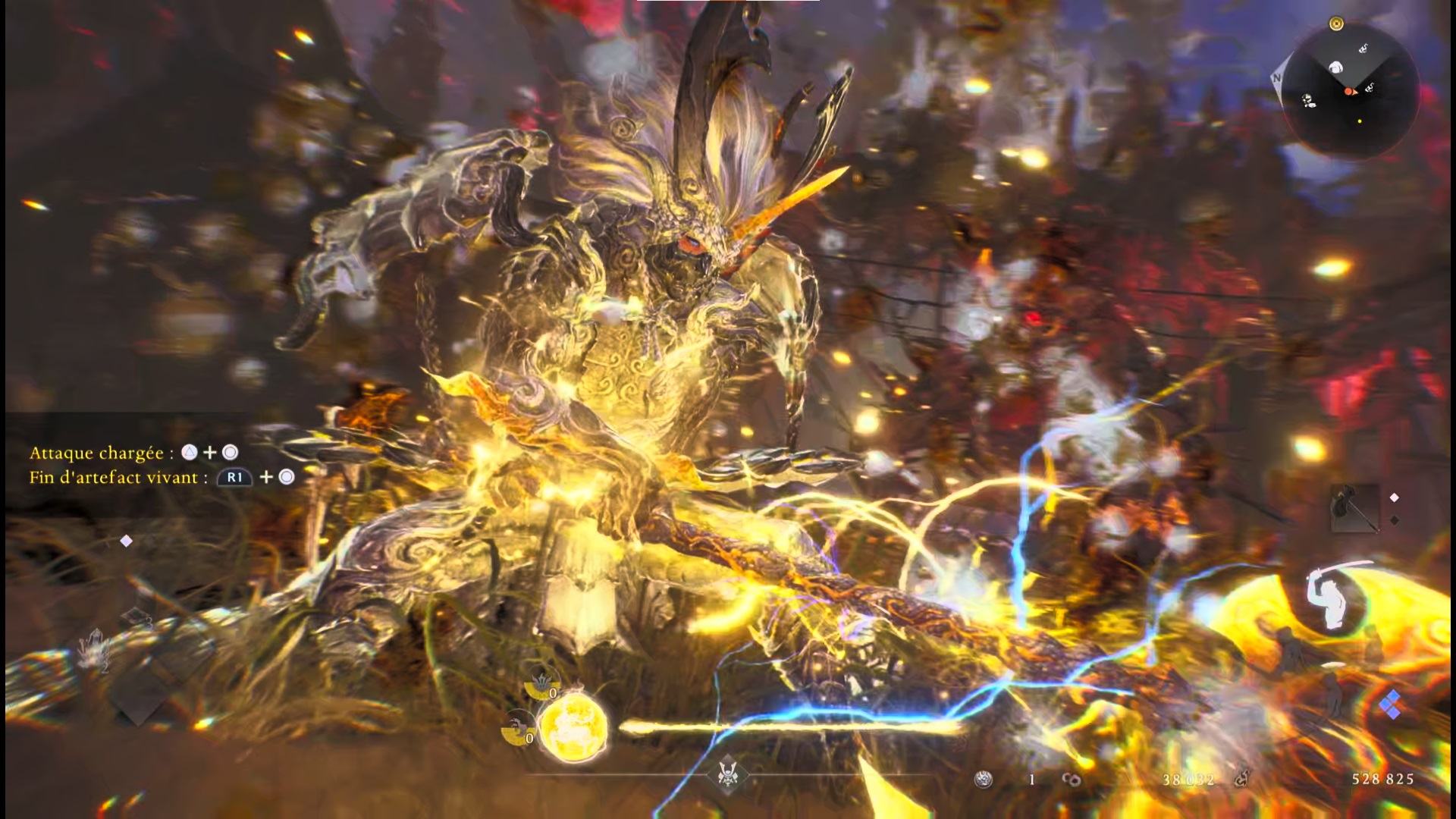The height and width of the screenshot is (819, 1456).
Task: Click the circle button icon in the charged attack prompt
Action: coord(230,452)
